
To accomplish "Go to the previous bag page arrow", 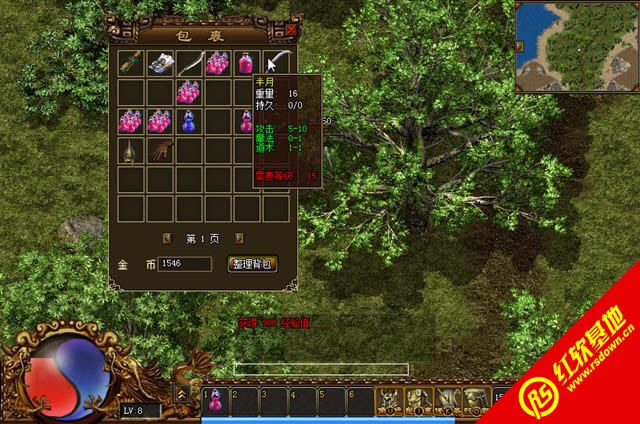I will [x=167, y=238].
